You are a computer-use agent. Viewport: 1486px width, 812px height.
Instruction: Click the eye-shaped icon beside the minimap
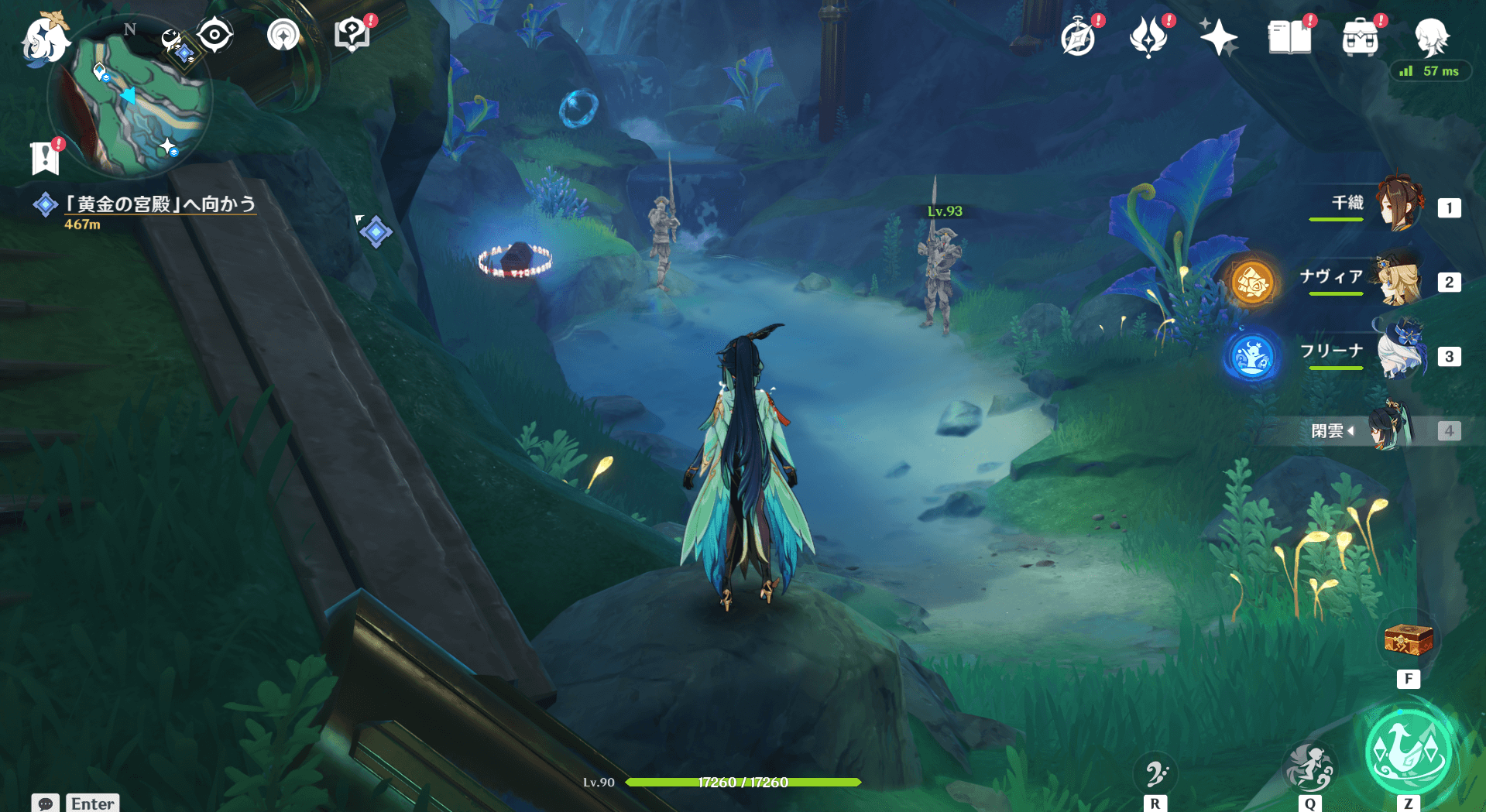(214, 35)
